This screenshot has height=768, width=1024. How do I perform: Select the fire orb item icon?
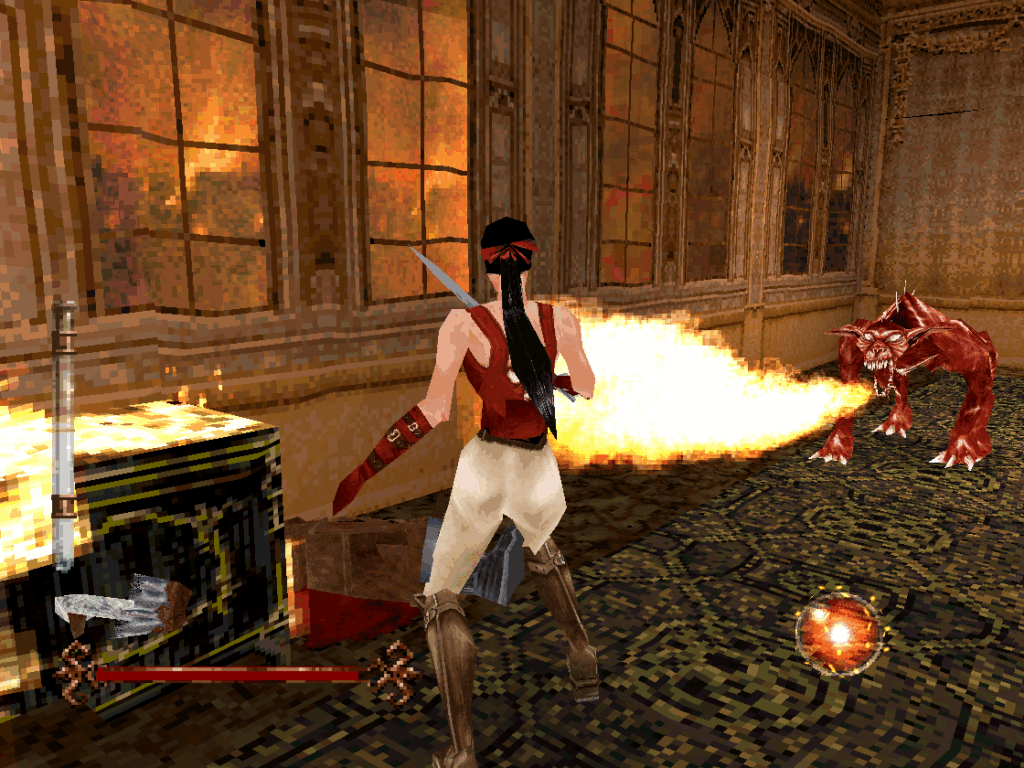point(838,633)
